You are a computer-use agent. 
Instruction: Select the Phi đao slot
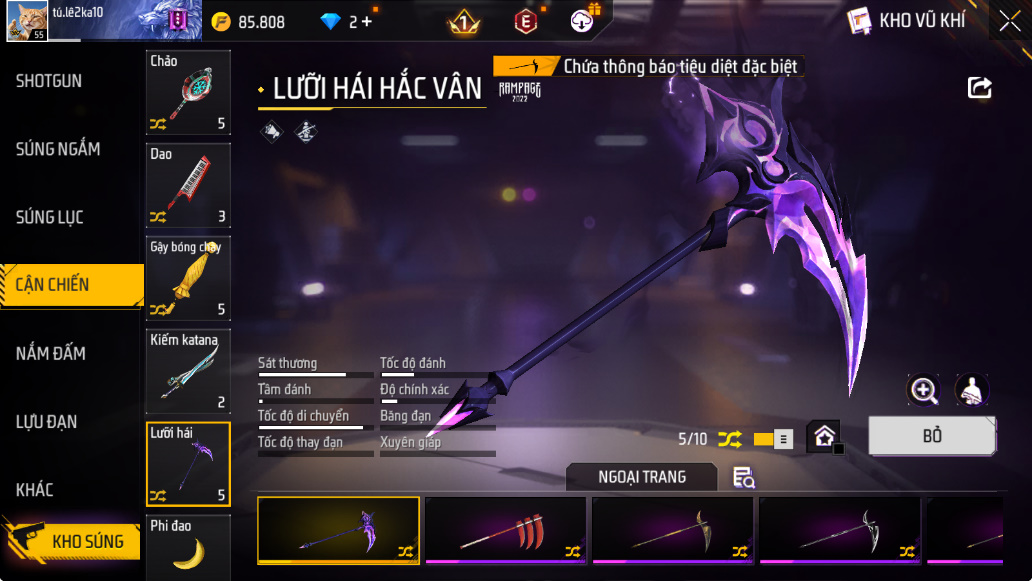coord(188,547)
